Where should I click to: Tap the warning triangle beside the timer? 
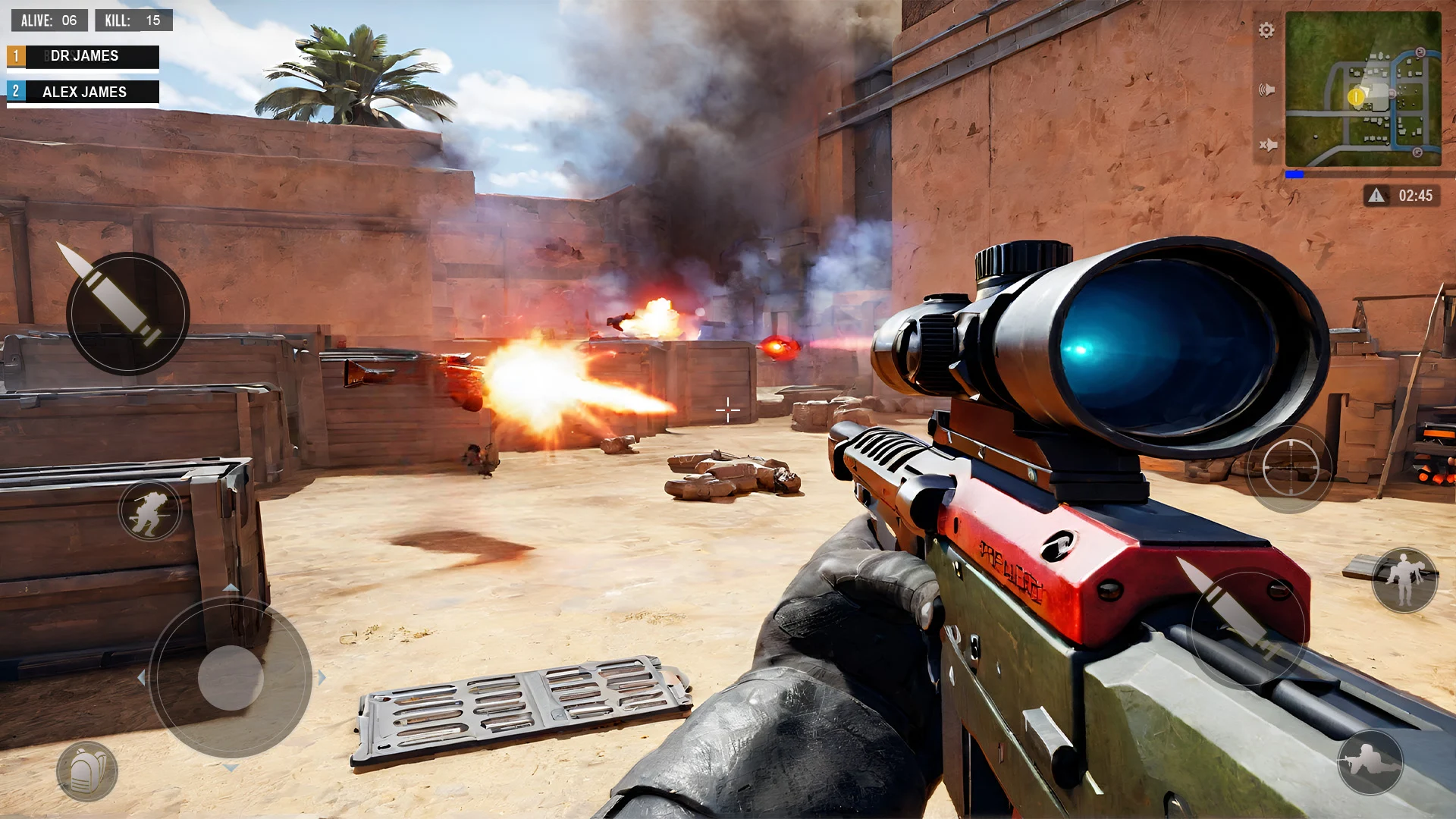1375,196
